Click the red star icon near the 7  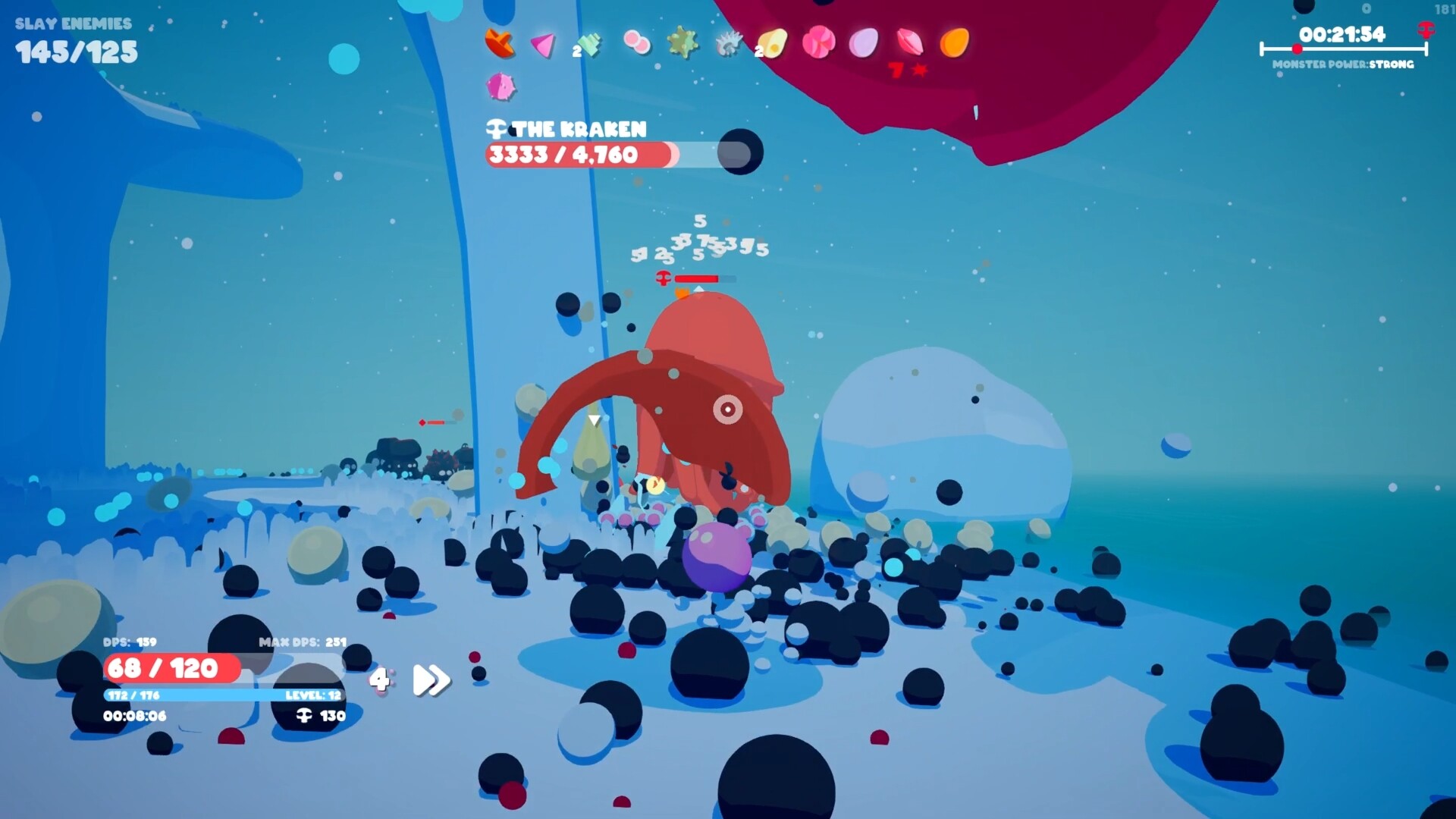pyautogui.click(x=920, y=70)
